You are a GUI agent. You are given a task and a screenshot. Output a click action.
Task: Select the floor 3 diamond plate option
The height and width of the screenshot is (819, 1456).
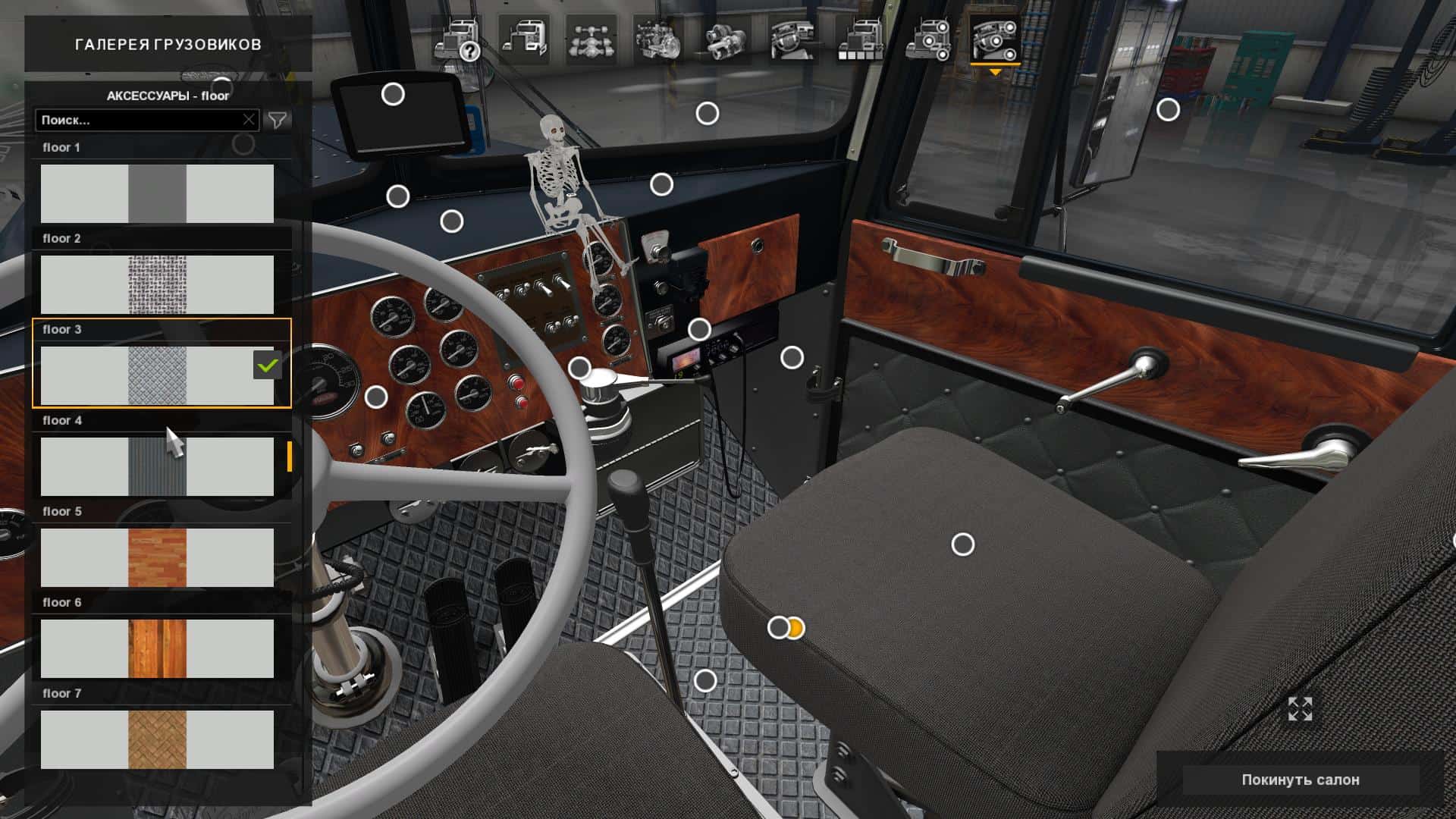coord(157,375)
